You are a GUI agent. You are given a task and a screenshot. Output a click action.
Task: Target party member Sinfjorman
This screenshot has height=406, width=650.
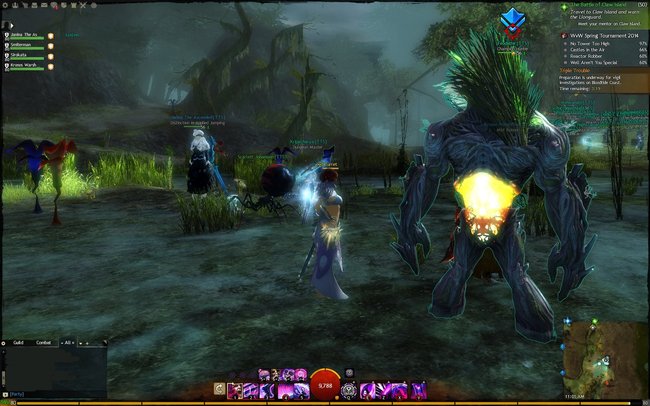point(25,45)
